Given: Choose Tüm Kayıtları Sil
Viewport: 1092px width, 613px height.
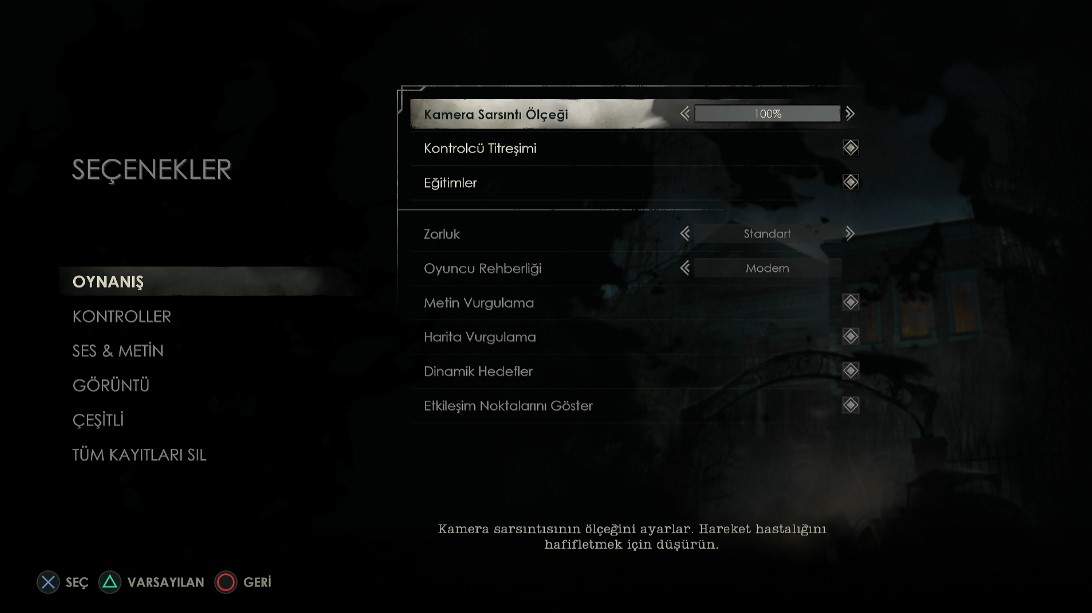Looking at the screenshot, I should coord(139,455).
